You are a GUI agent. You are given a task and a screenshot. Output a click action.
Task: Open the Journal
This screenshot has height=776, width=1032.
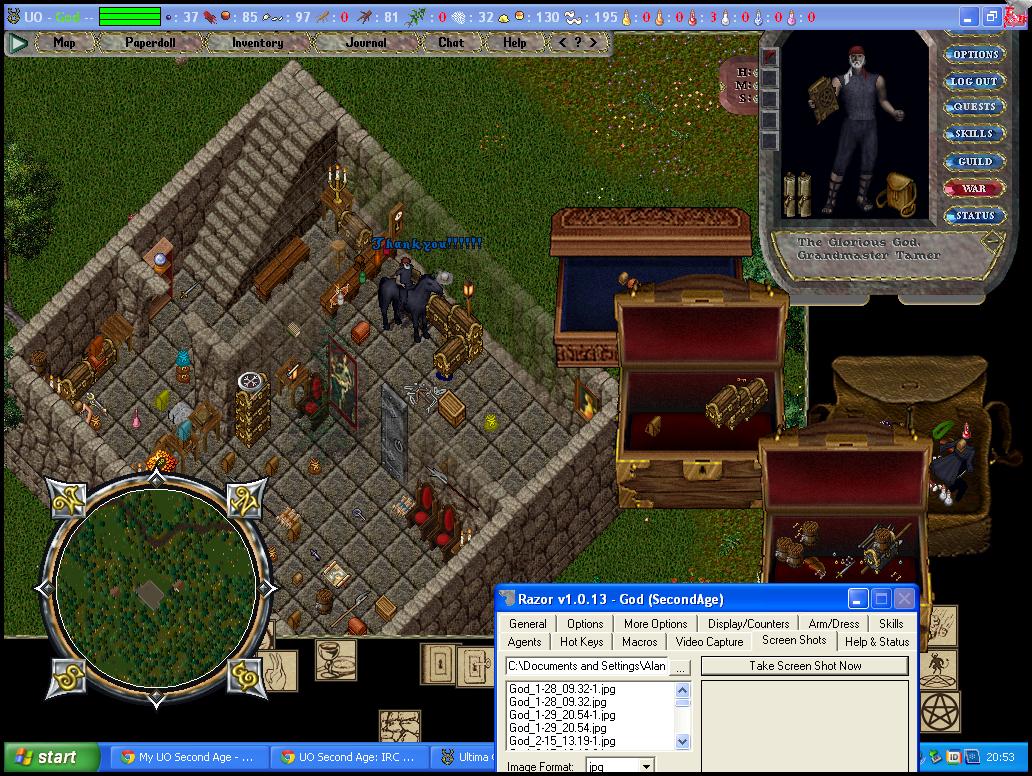click(x=366, y=43)
